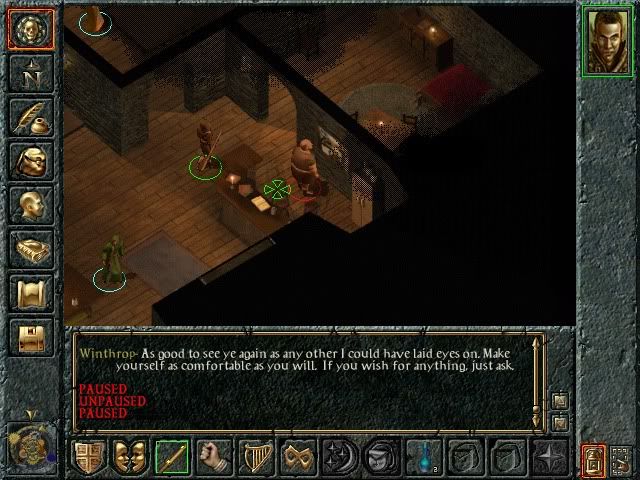This screenshot has width=640, height=480.
Task: Open the priest scroll button
Action: pos(30,294)
